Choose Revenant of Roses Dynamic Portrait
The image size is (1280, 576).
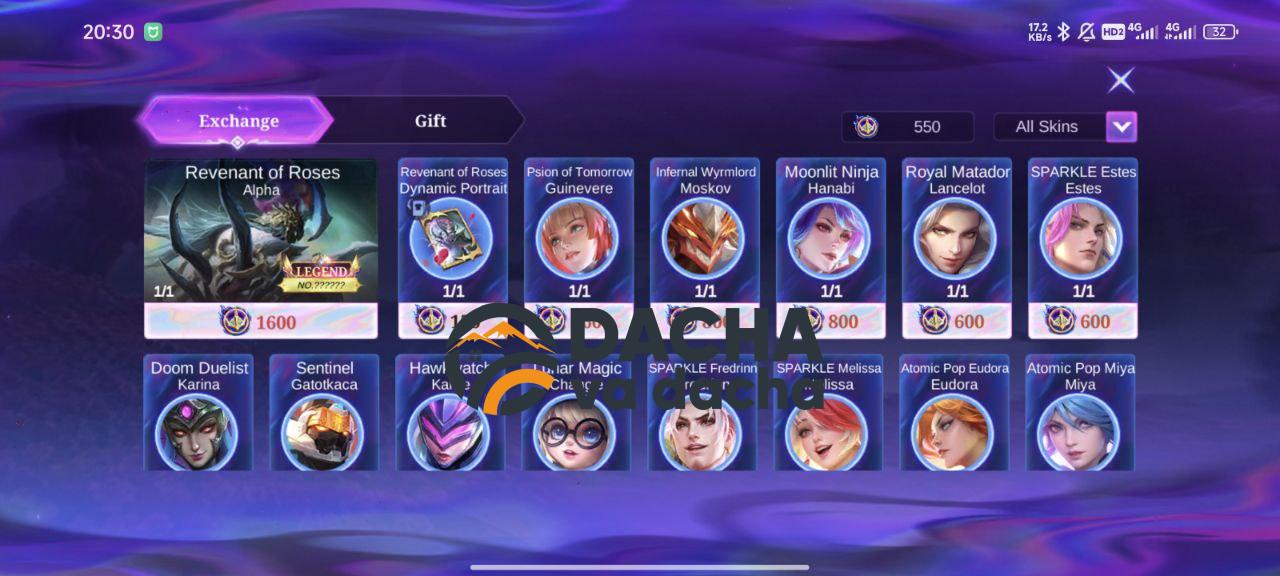tap(453, 238)
